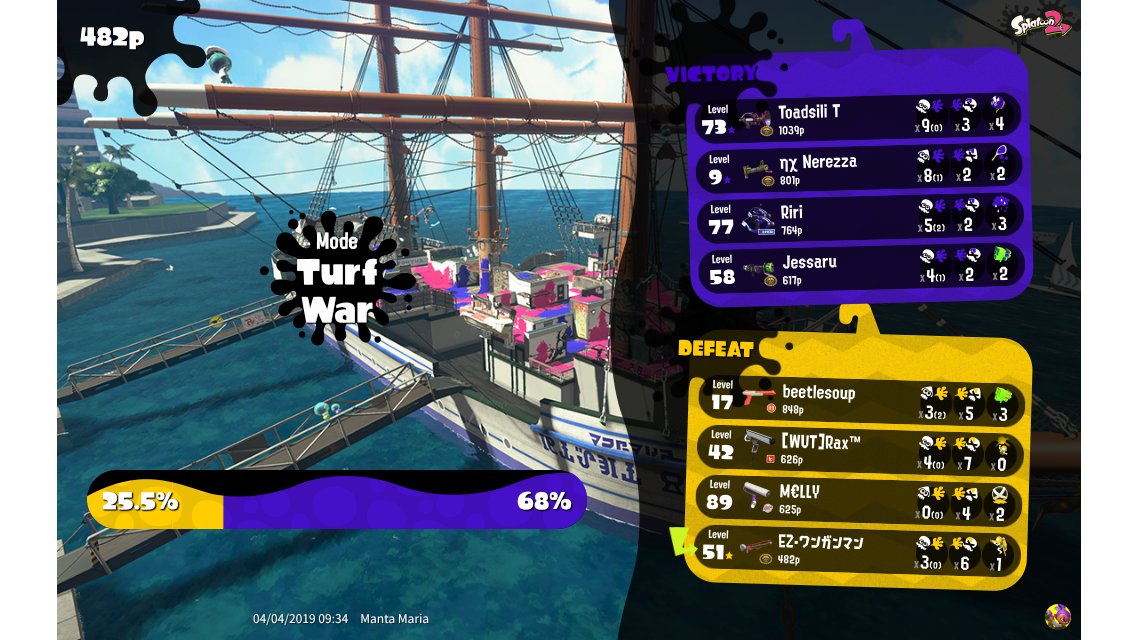The width and height of the screenshot is (1138, 640).
Task: Select beetlesoup's player row
Action: (858, 400)
